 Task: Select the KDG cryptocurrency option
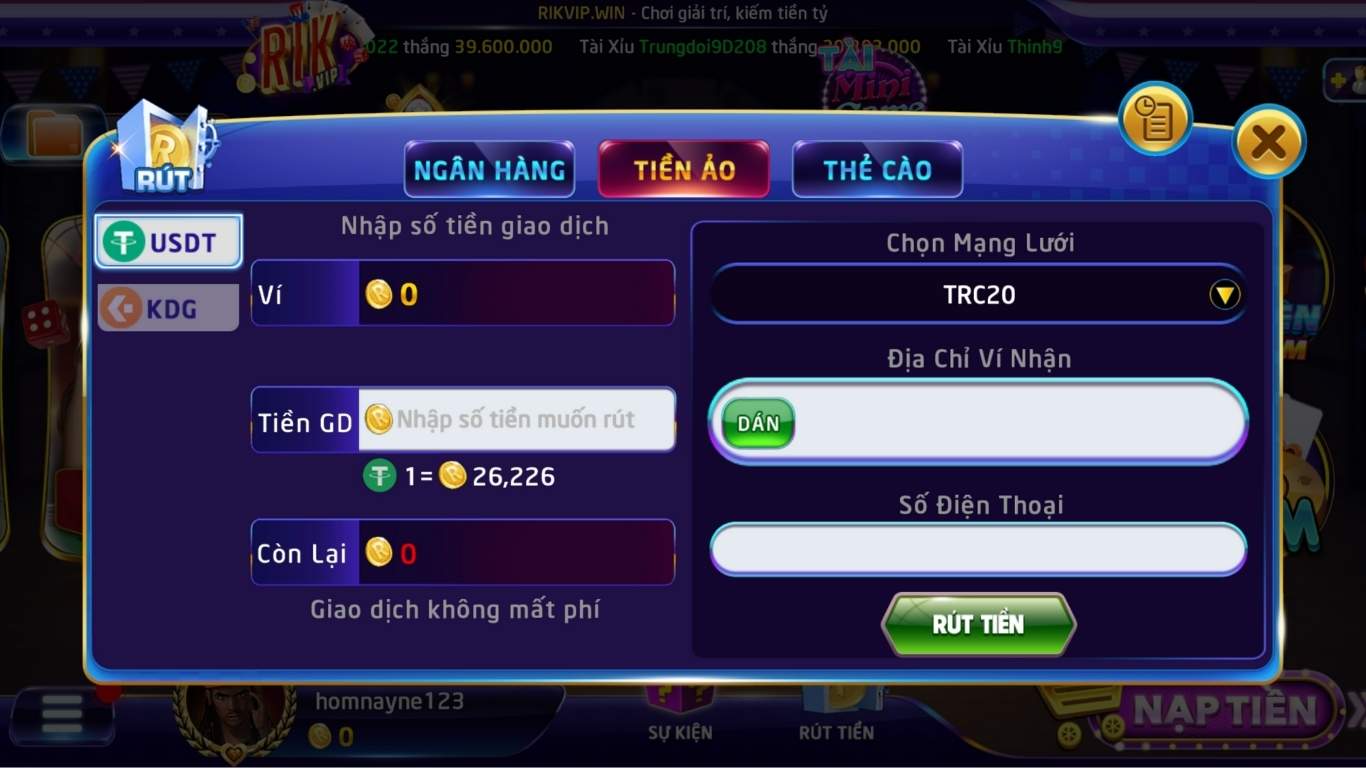[167, 307]
